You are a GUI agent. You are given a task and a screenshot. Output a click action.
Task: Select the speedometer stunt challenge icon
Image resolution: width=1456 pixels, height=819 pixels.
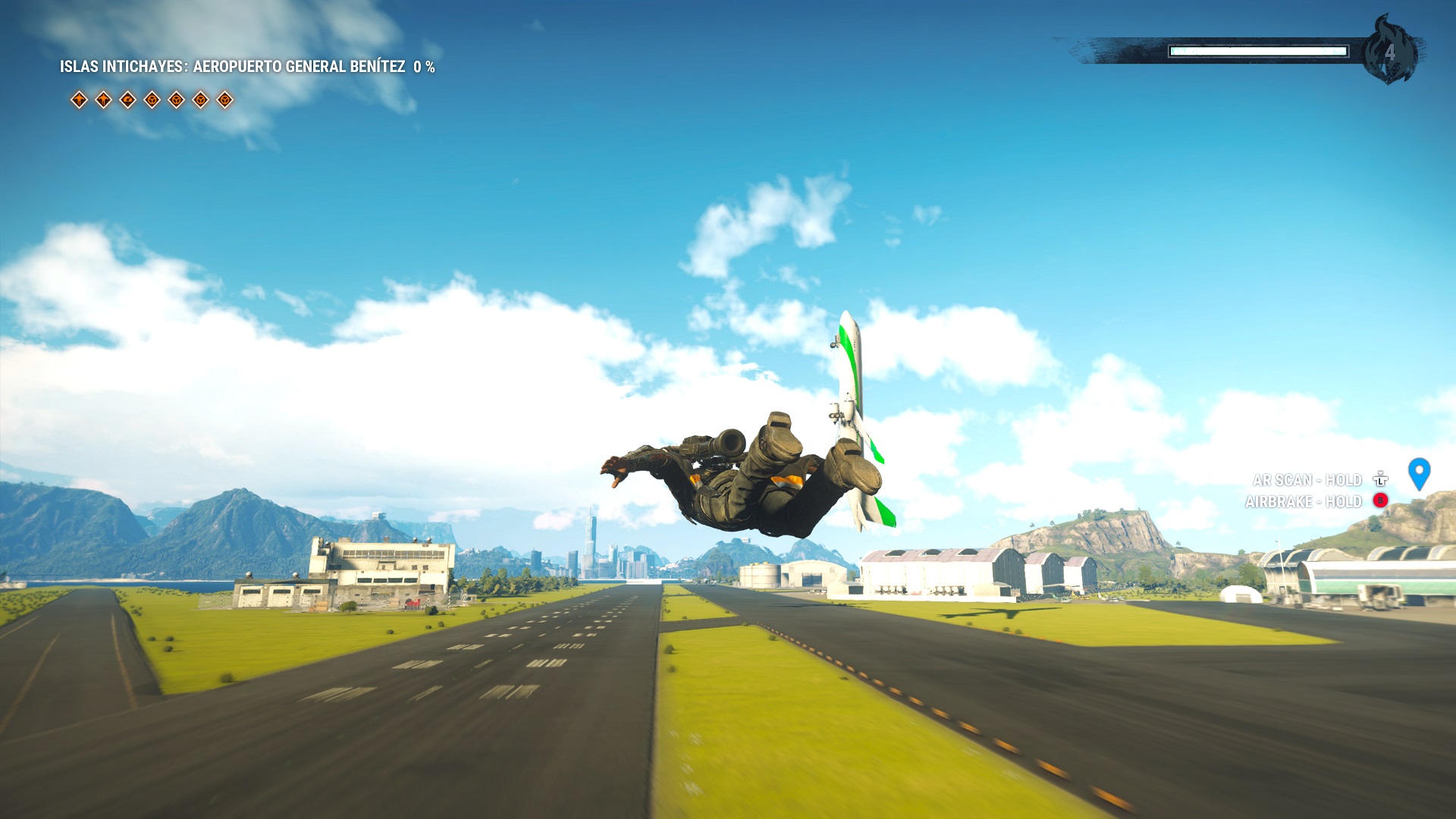pyautogui.click(x=127, y=99)
